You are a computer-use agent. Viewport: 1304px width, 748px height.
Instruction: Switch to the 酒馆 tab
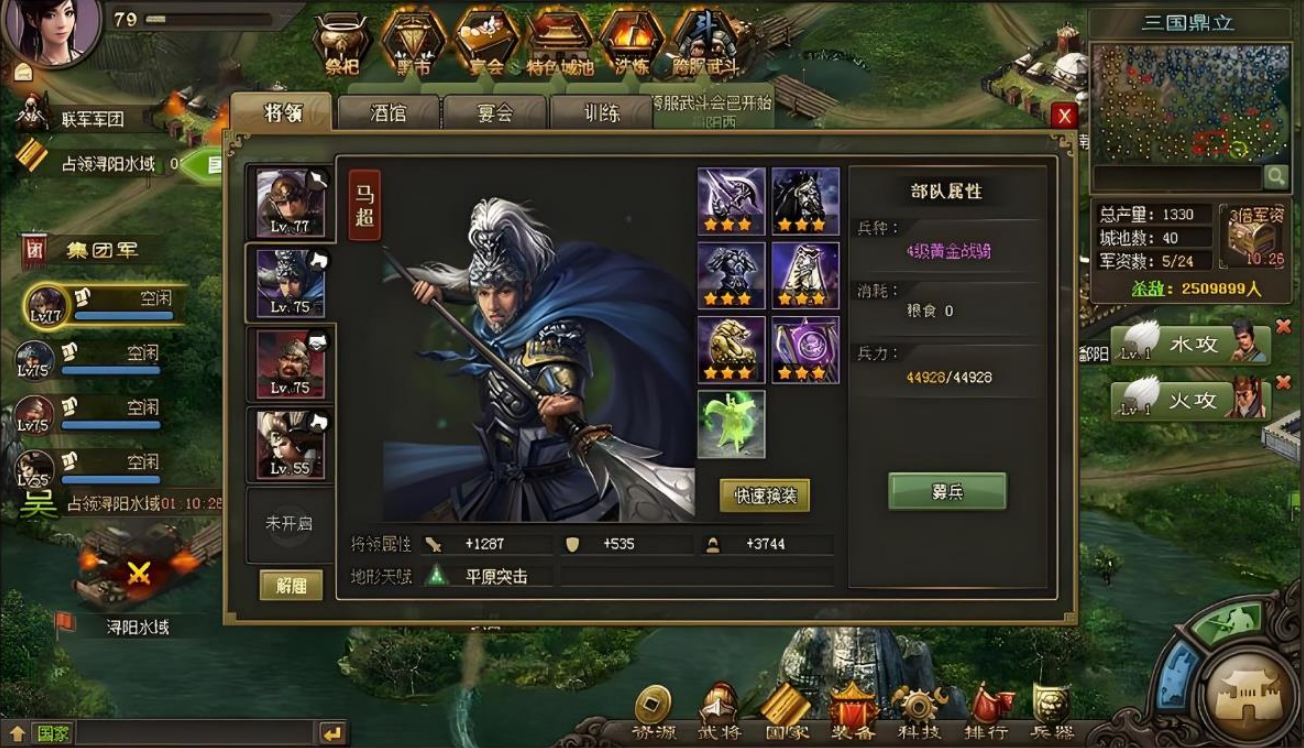tap(388, 113)
